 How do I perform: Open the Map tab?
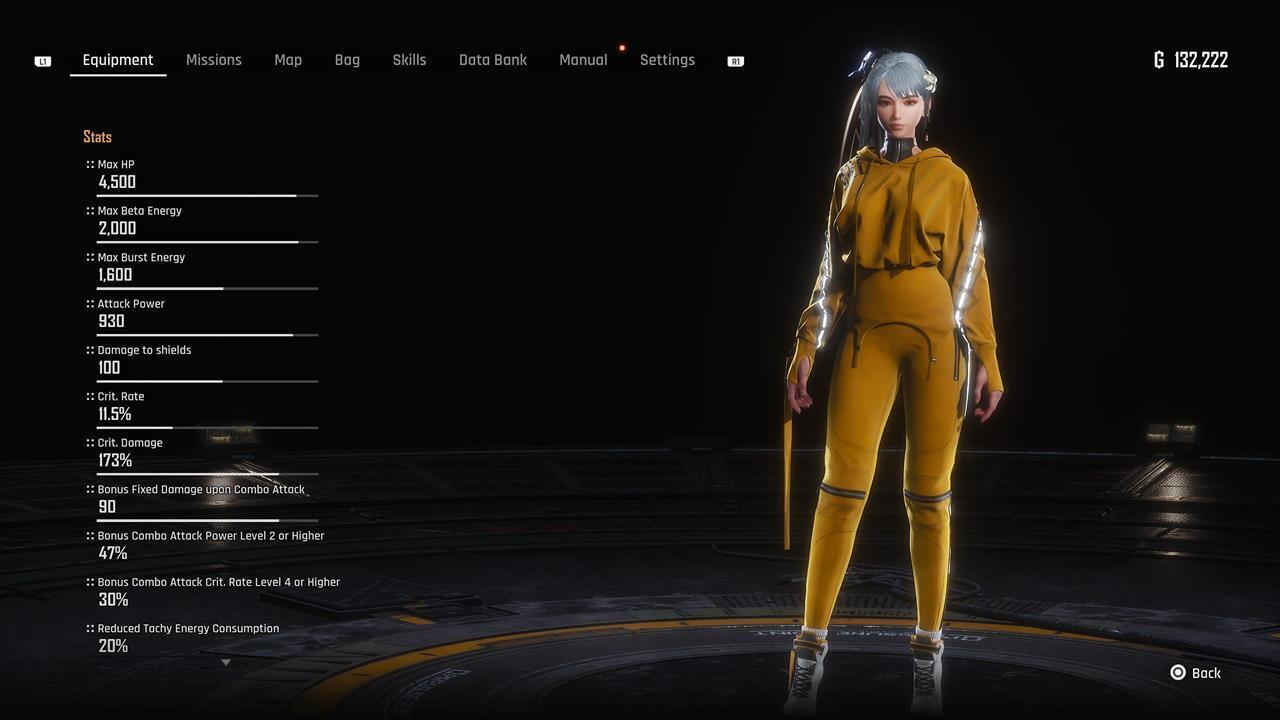pos(288,60)
